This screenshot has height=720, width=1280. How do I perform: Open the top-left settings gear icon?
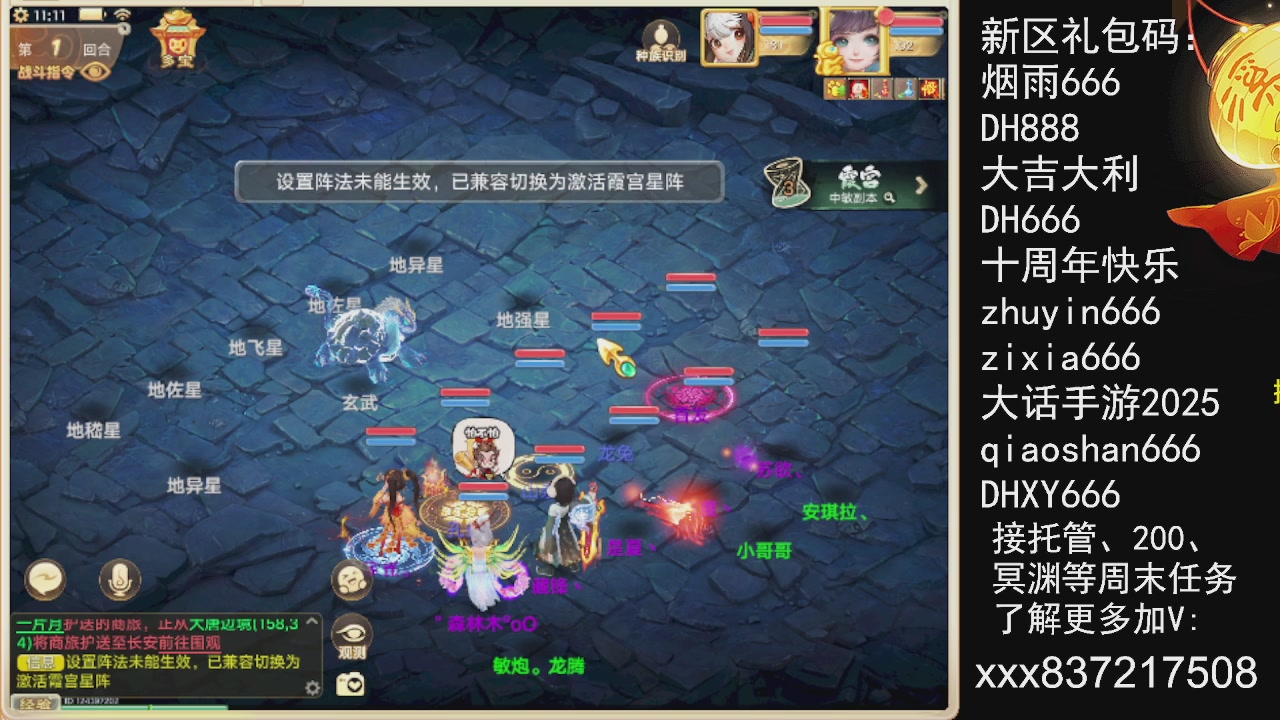click(21, 15)
